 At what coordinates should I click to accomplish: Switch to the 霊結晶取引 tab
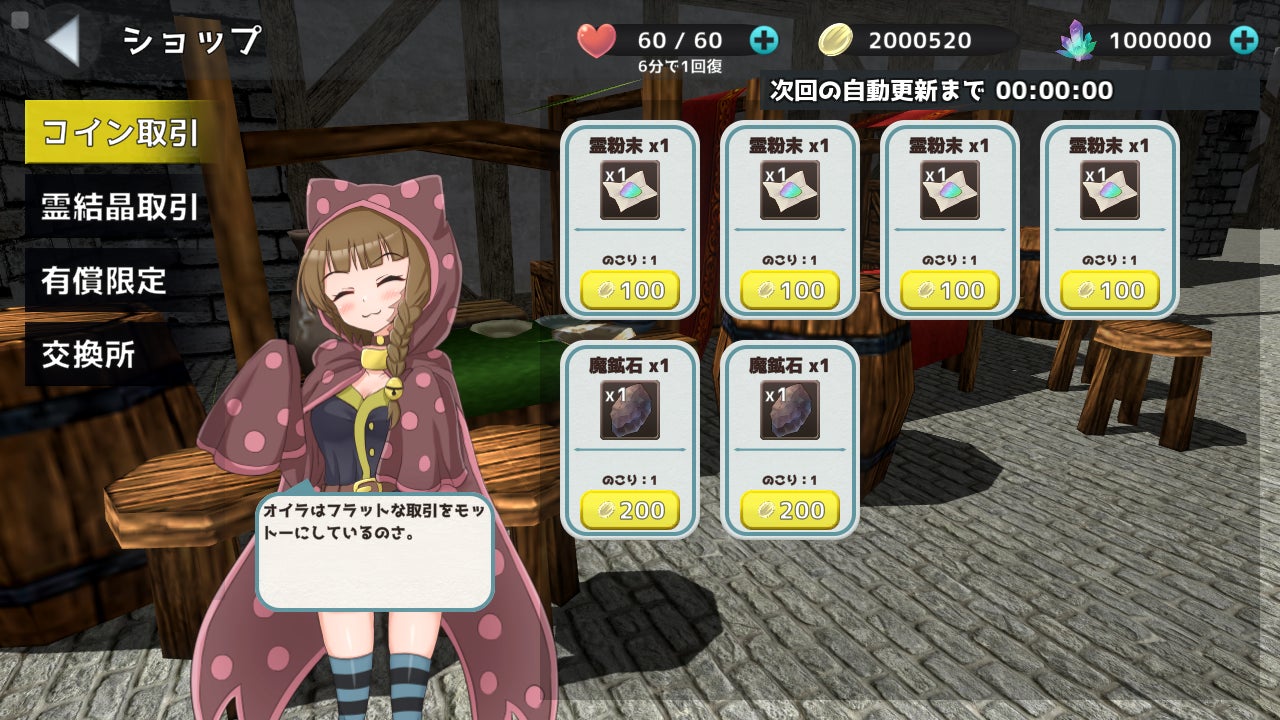pyautogui.click(x=119, y=207)
